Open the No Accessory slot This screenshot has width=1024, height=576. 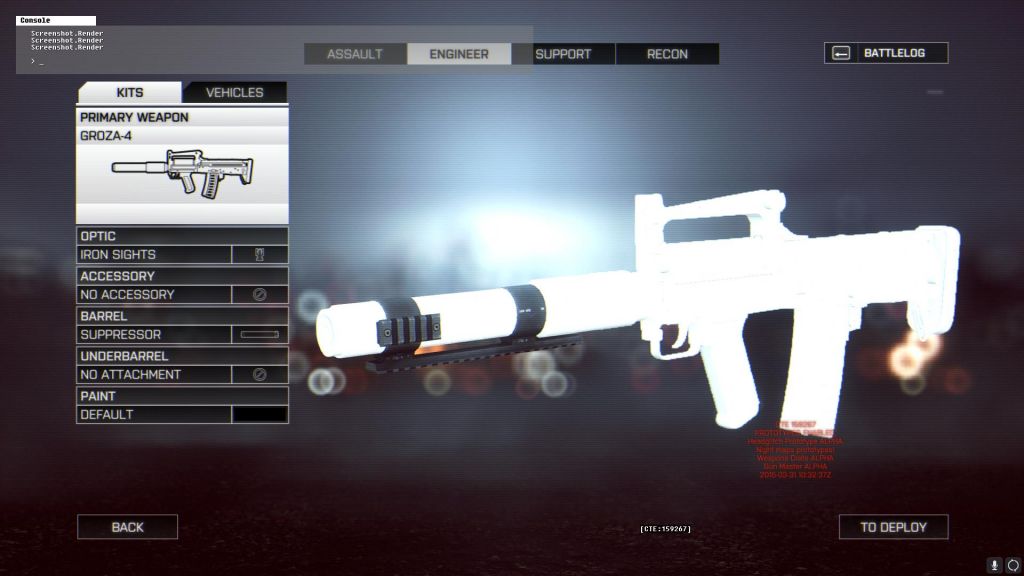coord(182,294)
